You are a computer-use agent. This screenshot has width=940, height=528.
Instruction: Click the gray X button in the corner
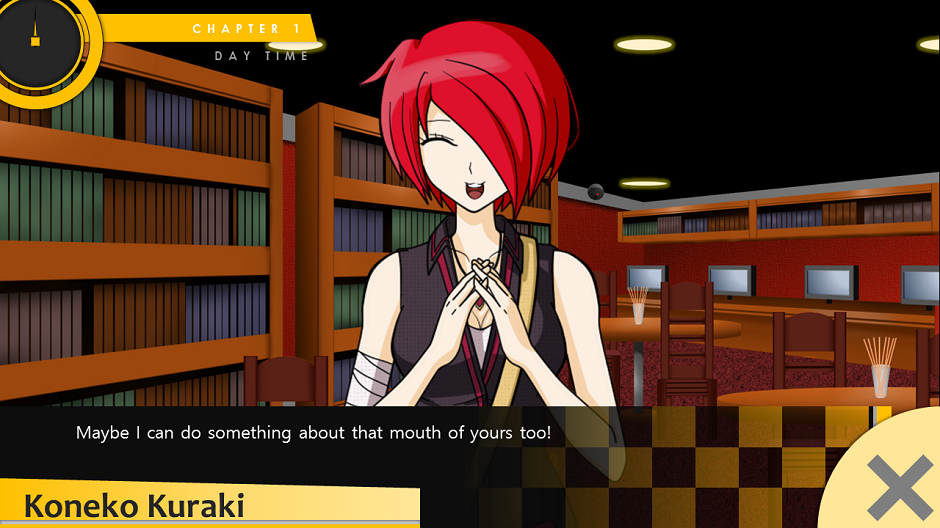point(899,487)
